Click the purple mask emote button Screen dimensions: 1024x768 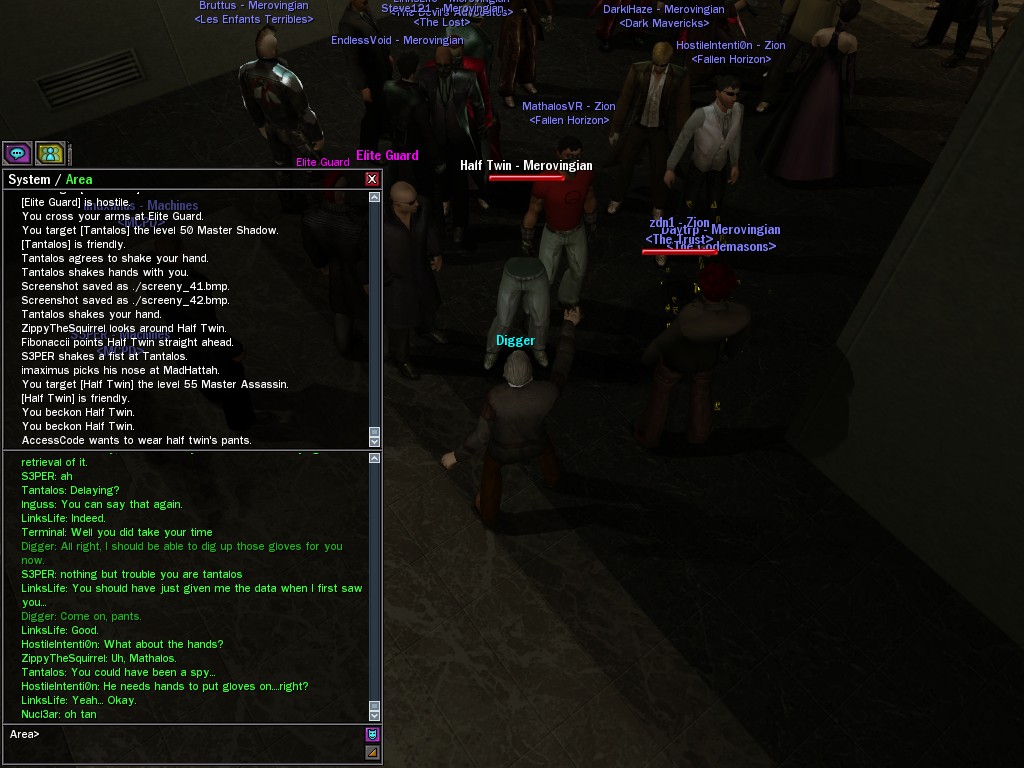pos(372,734)
